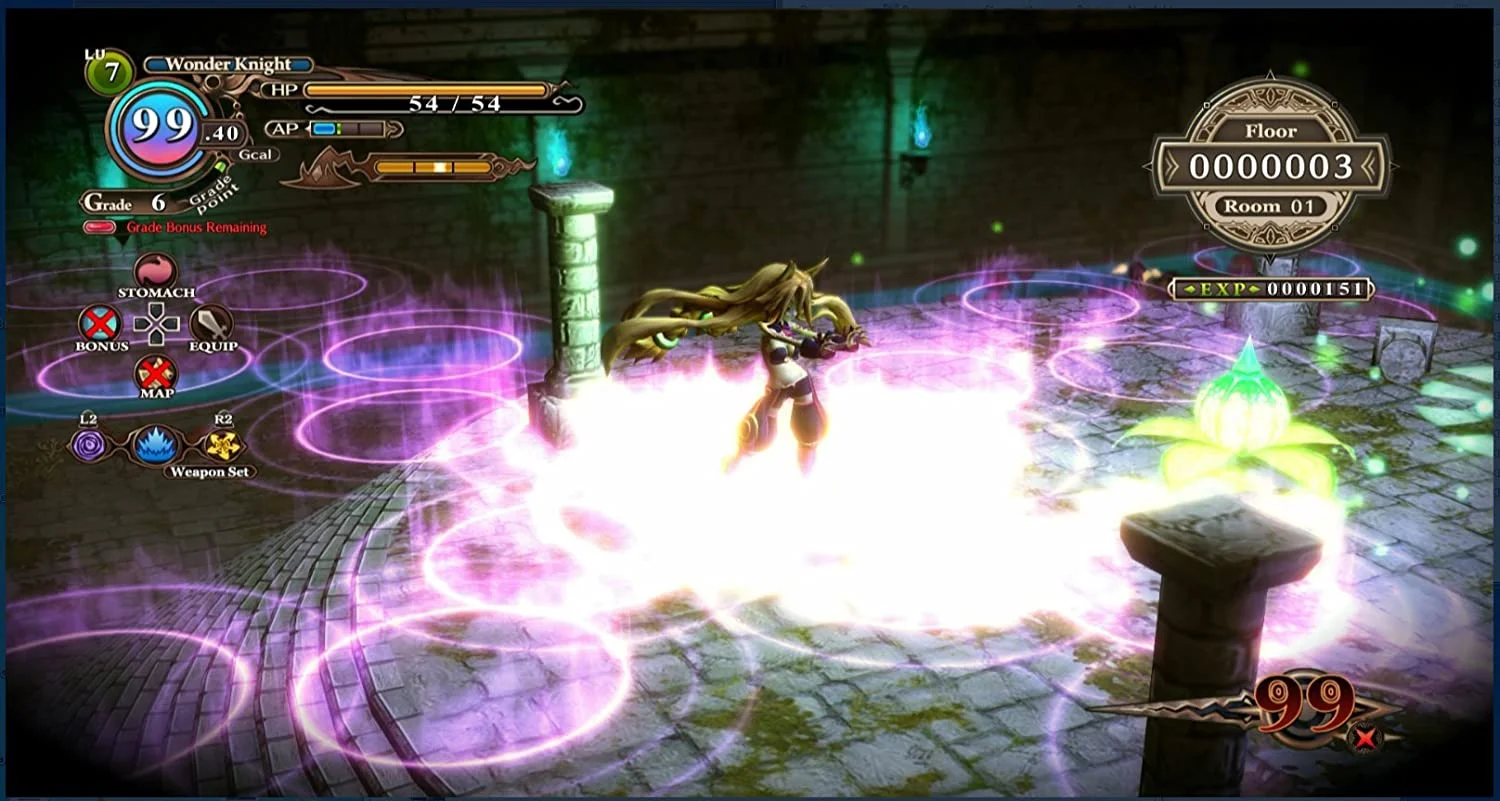Select the Wonder Knight title banner
Image resolution: width=1500 pixels, height=801 pixels.
click(228, 62)
